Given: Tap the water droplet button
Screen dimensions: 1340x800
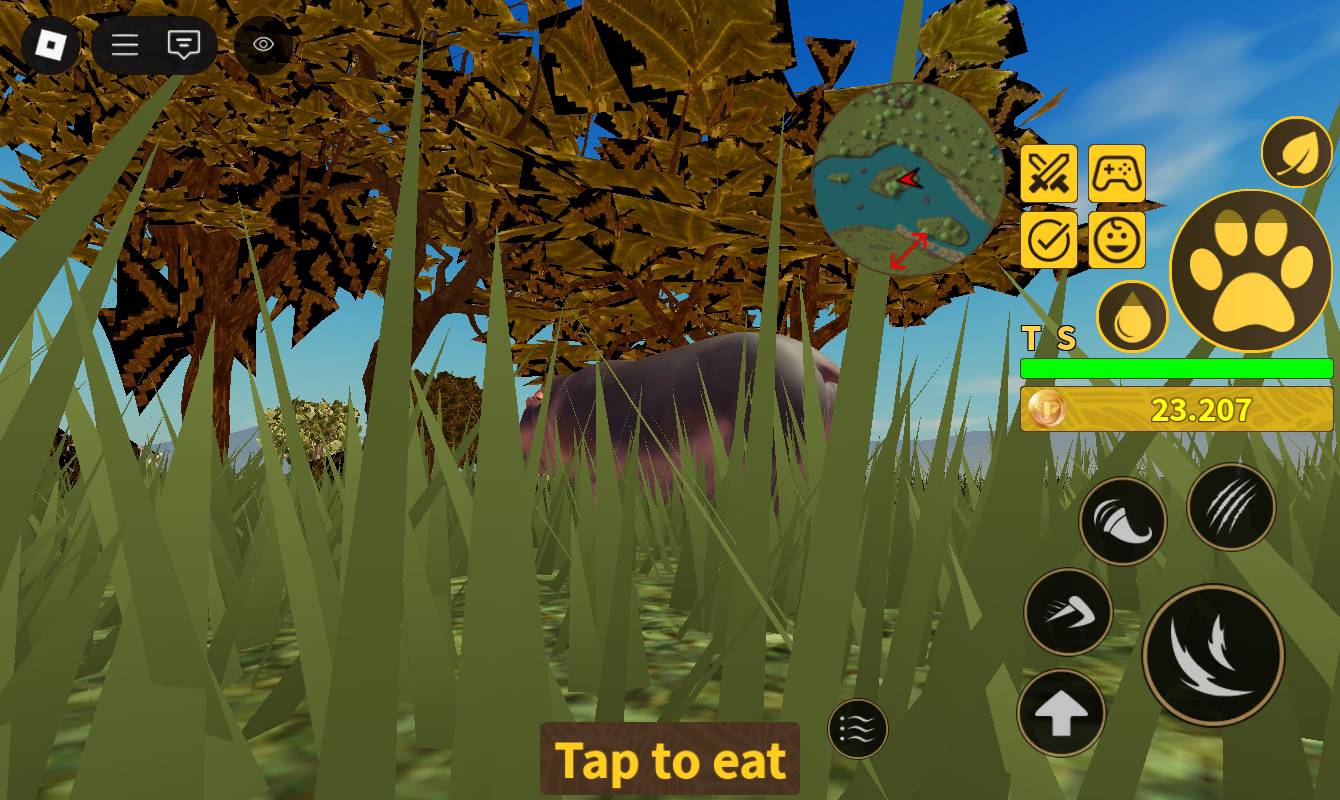Looking at the screenshot, I should (x=1132, y=317).
